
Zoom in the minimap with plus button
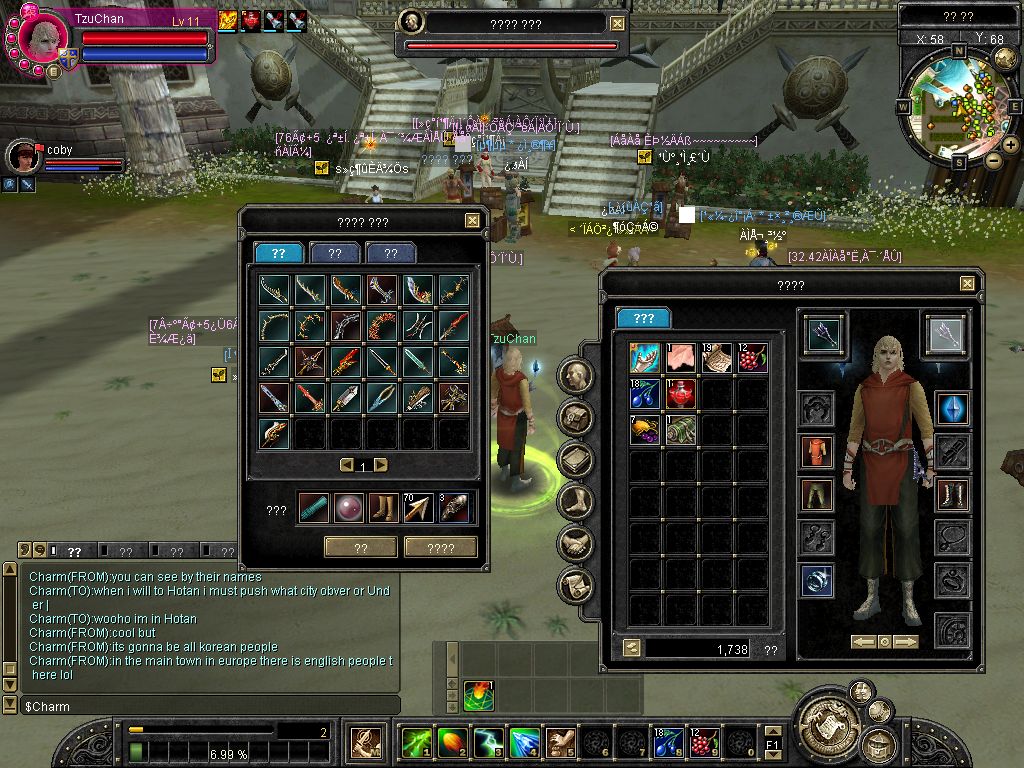coord(1010,145)
